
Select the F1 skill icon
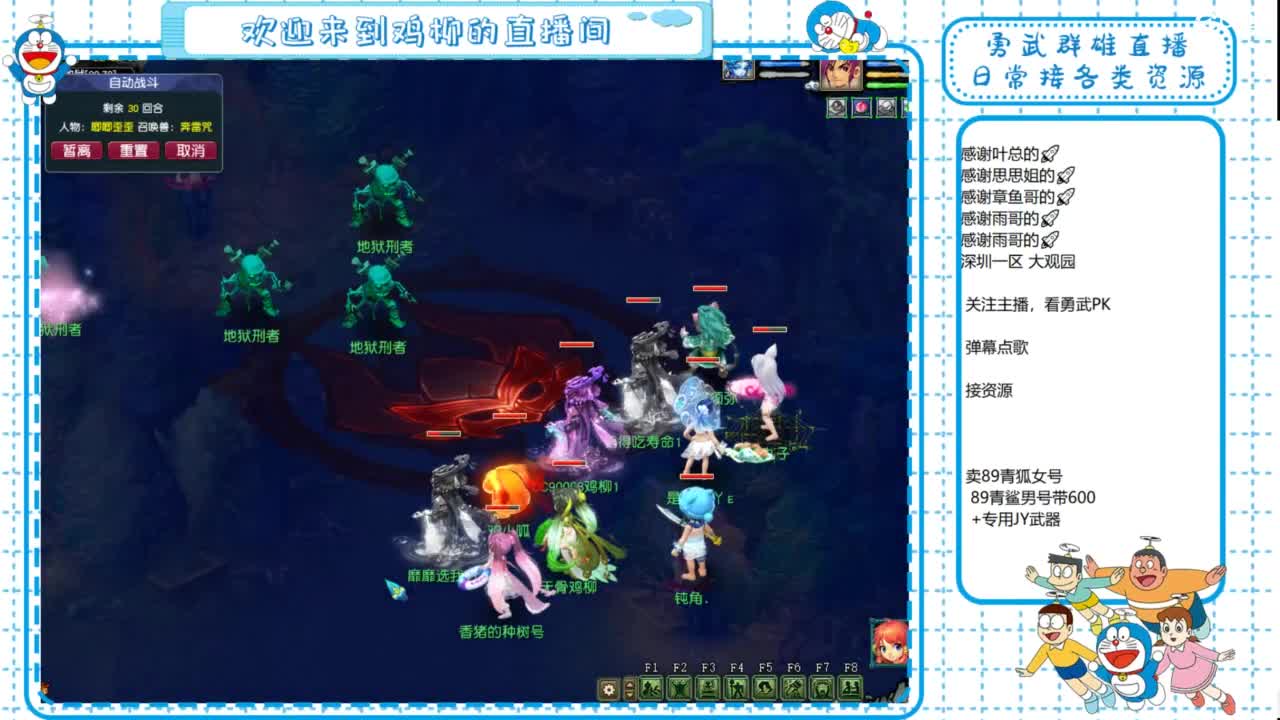pos(651,687)
